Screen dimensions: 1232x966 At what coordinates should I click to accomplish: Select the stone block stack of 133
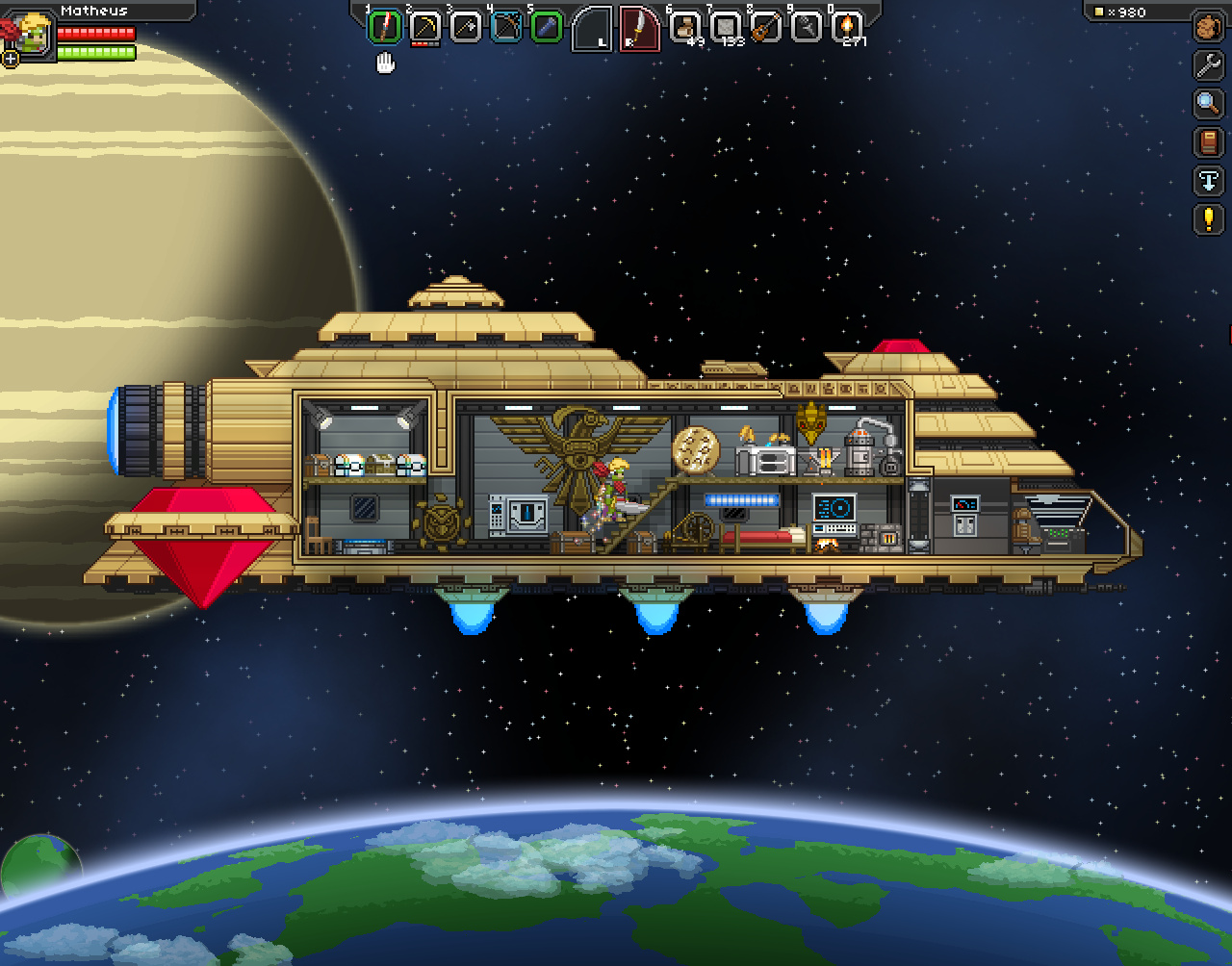point(726,27)
